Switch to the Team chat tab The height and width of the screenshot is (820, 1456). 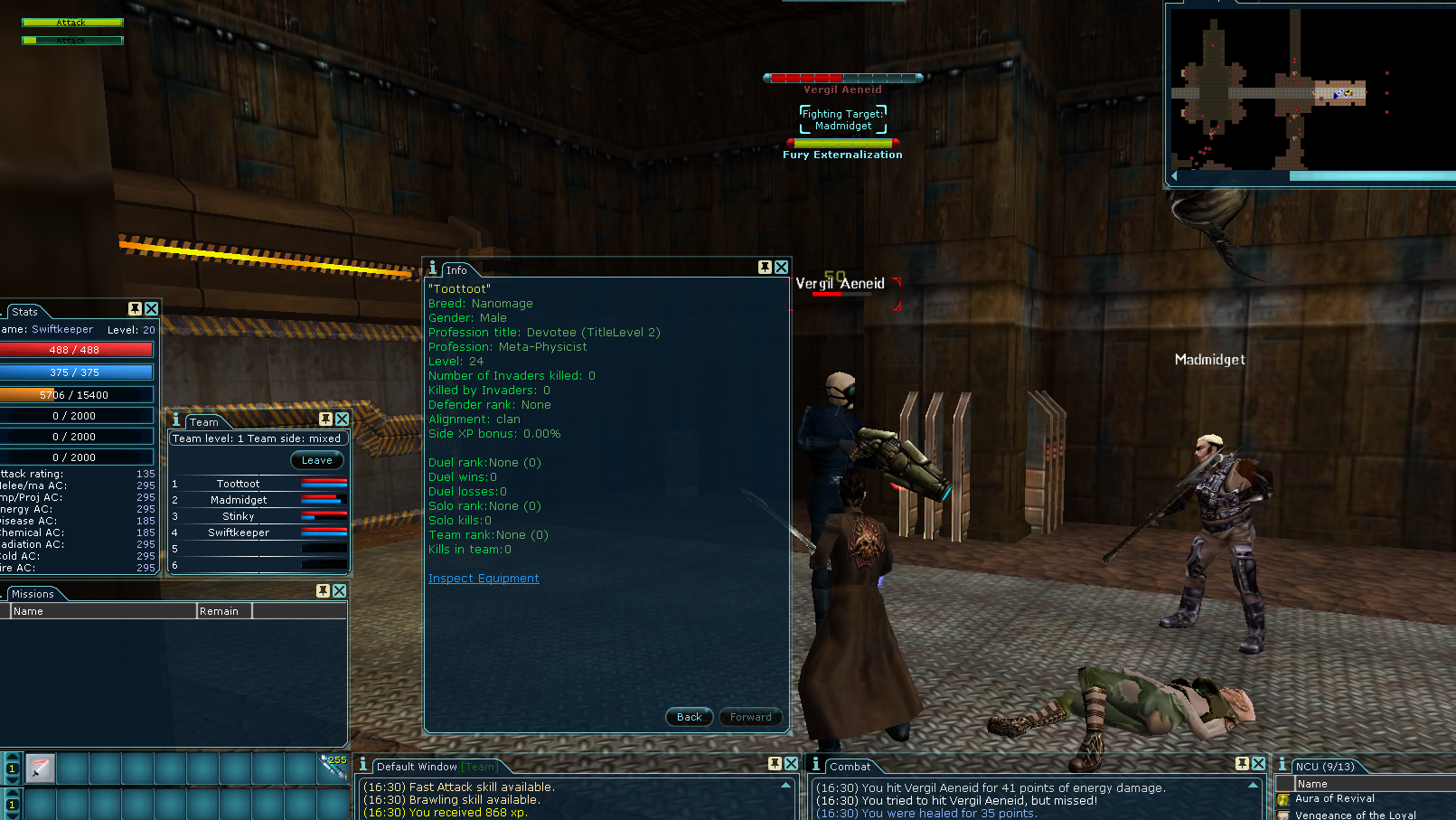coord(481,767)
